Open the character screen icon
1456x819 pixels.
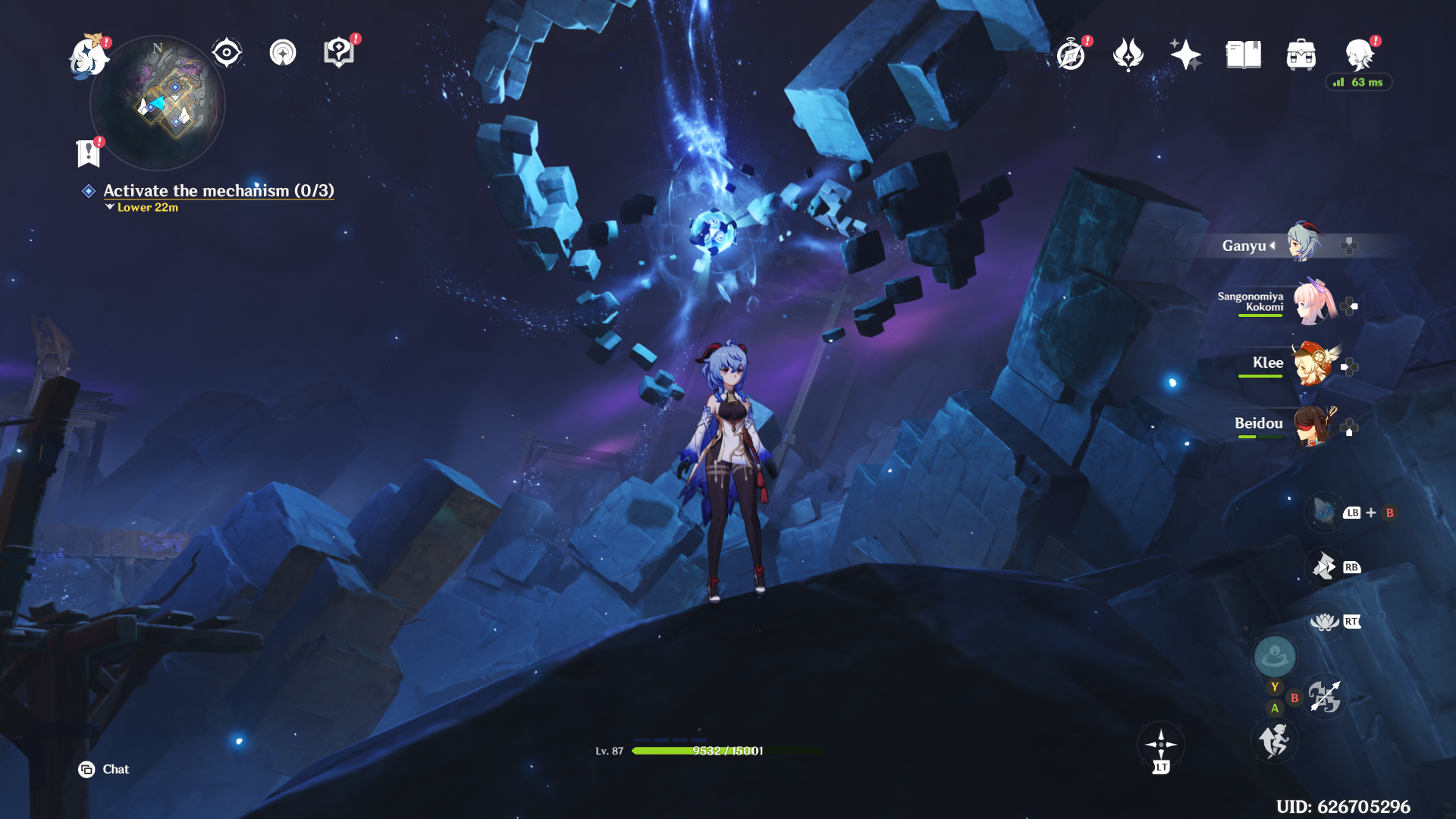click(1359, 55)
